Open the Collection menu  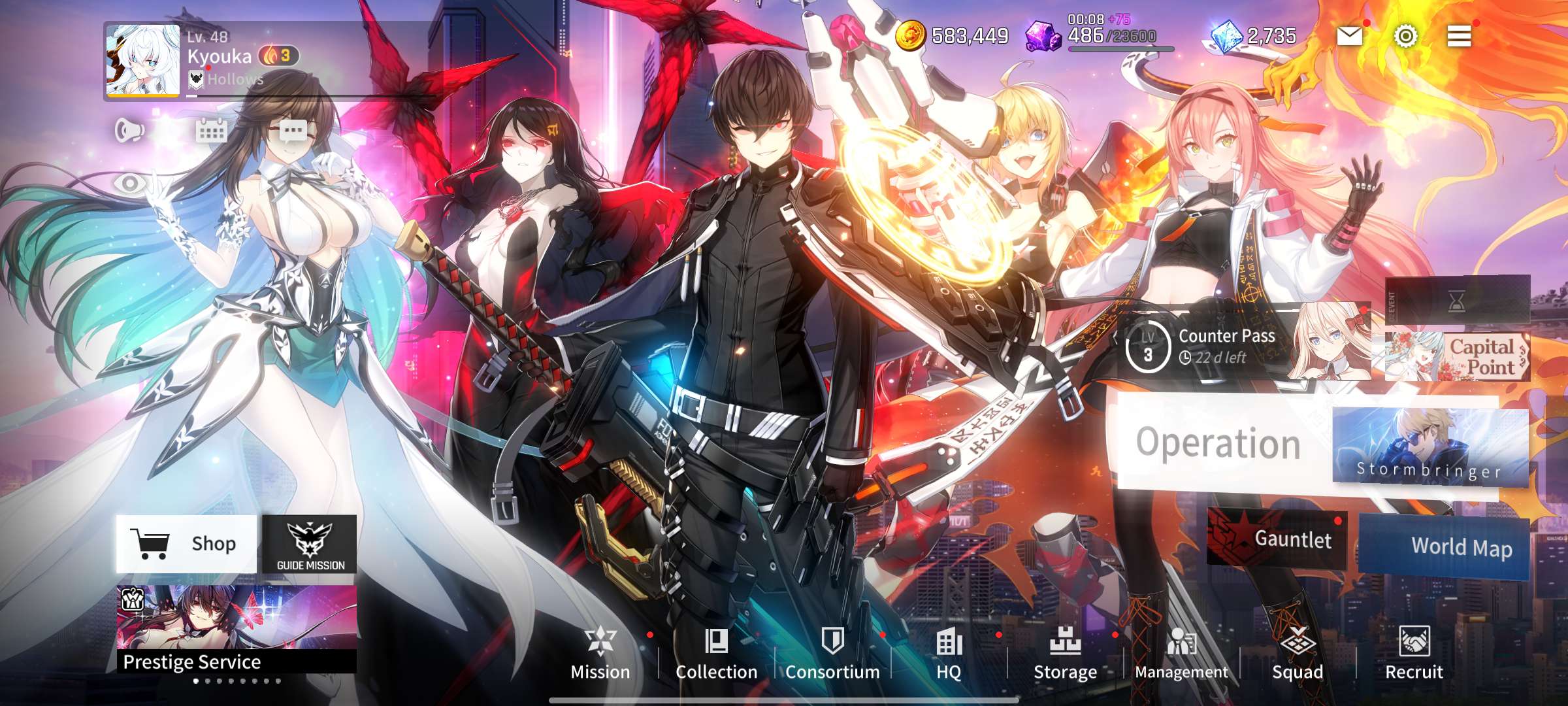click(x=716, y=654)
